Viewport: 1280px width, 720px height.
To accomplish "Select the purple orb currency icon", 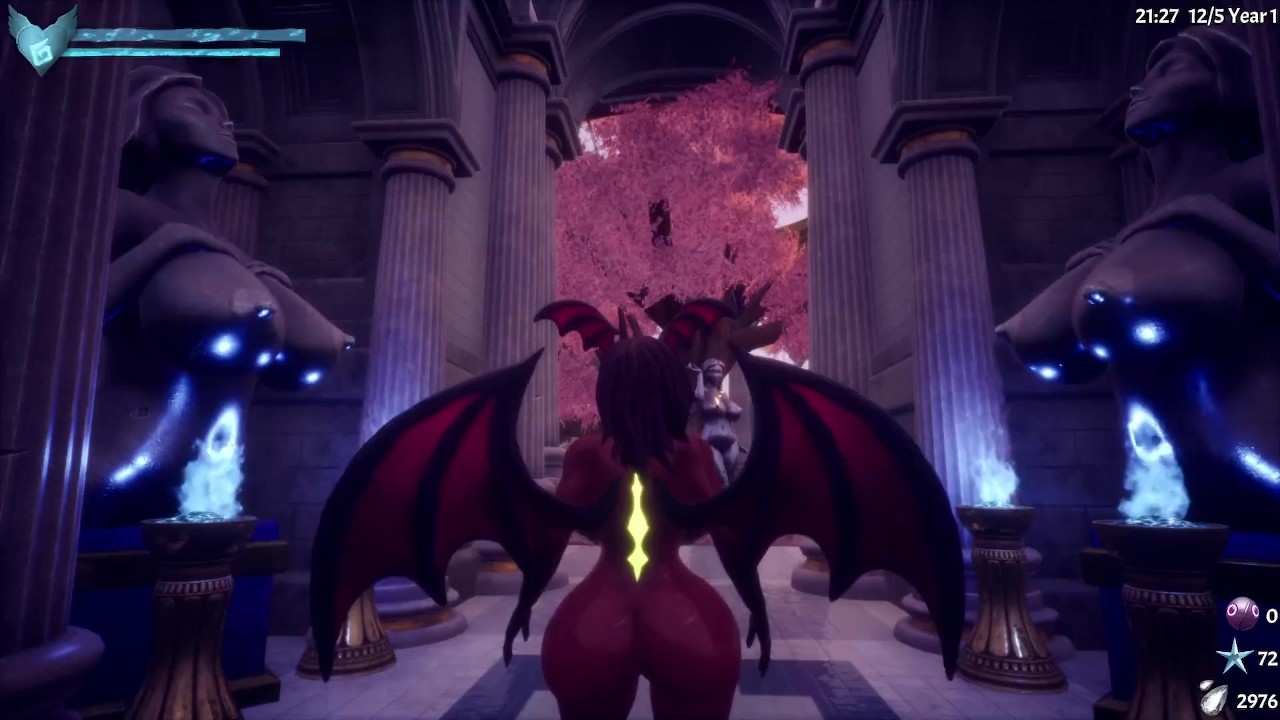I will [1242, 614].
